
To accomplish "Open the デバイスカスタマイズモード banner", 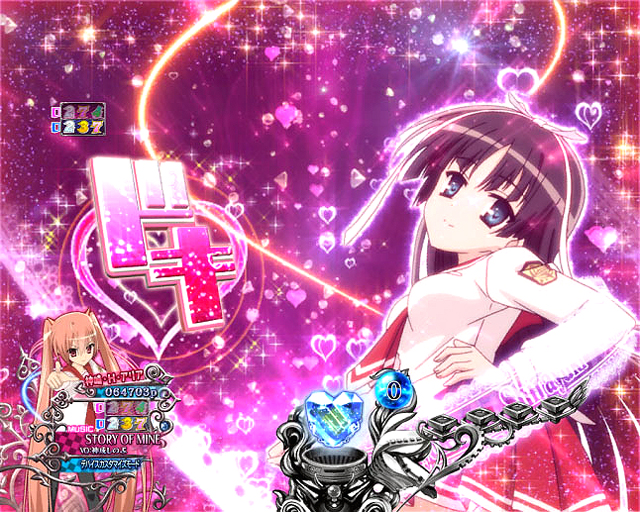I will (143, 463).
